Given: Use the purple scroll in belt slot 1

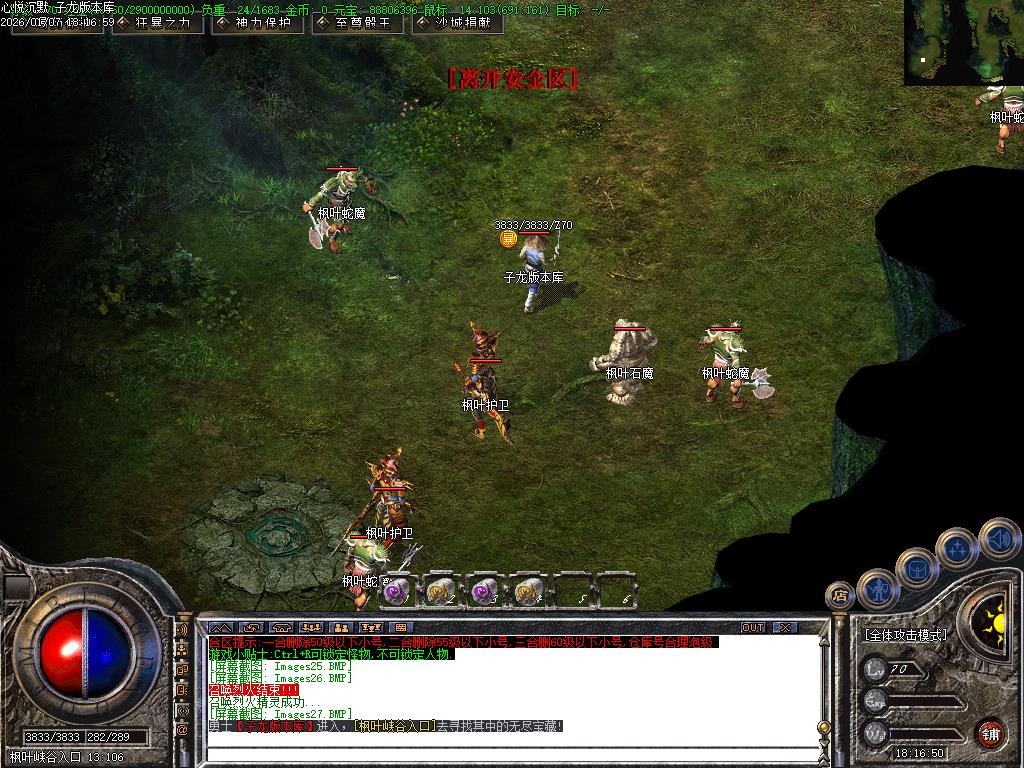Looking at the screenshot, I should pyautogui.click(x=397, y=592).
